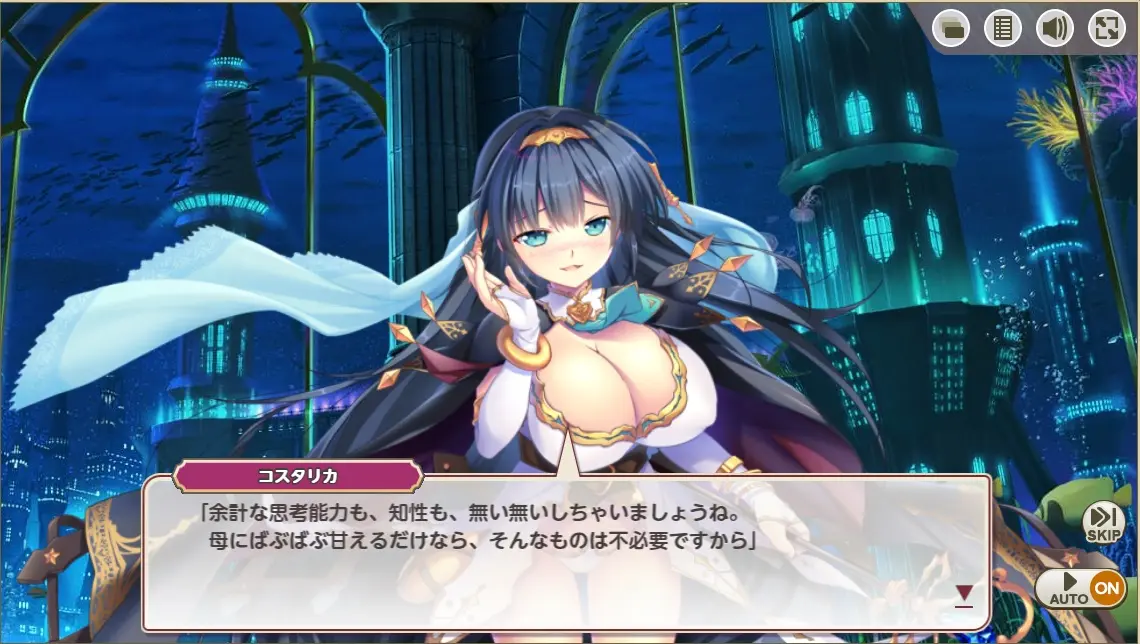Toggle the AUTO play ON switch

(1080, 588)
